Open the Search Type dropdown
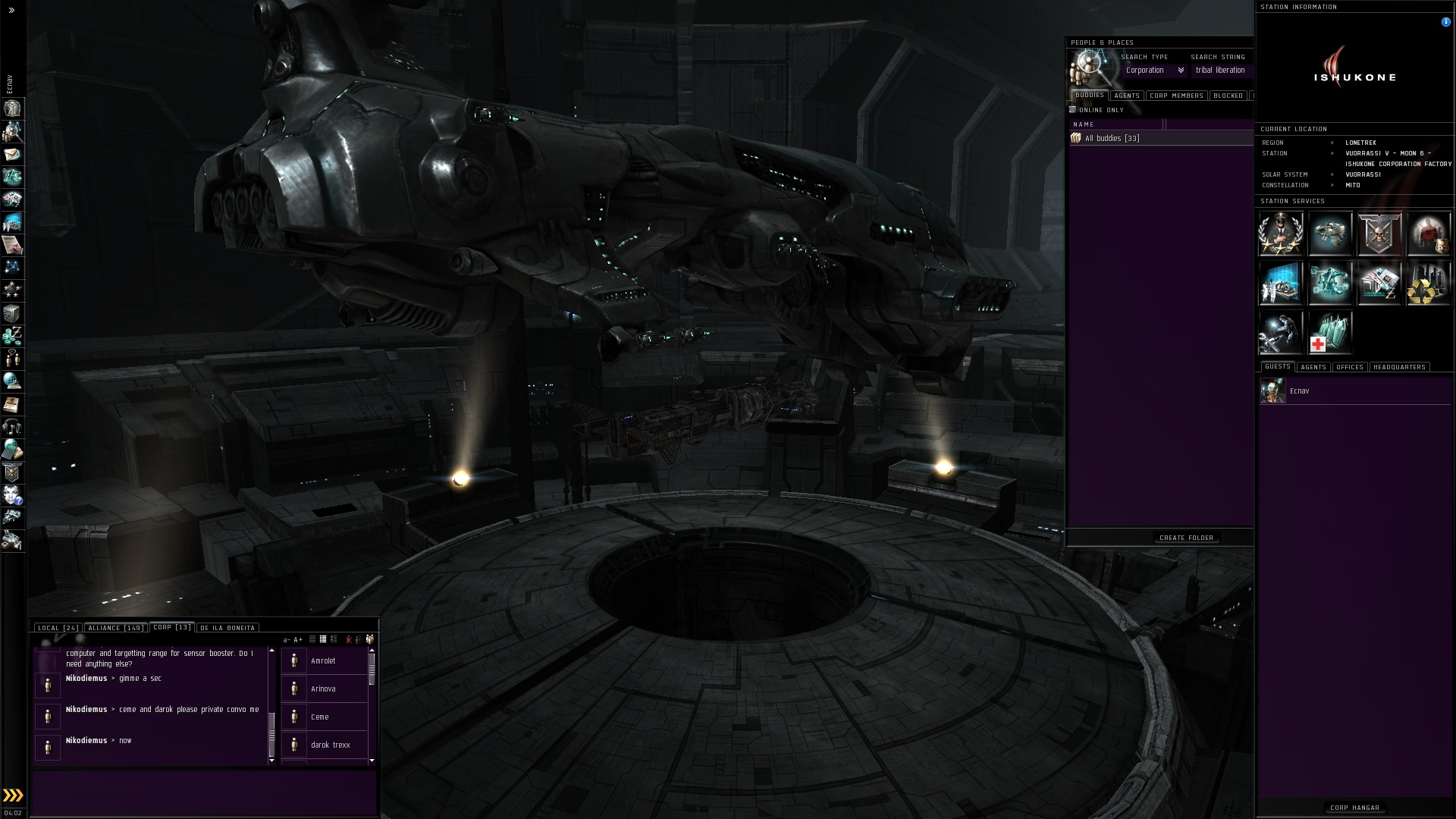This screenshot has width=1456, height=819. [1153, 71]
